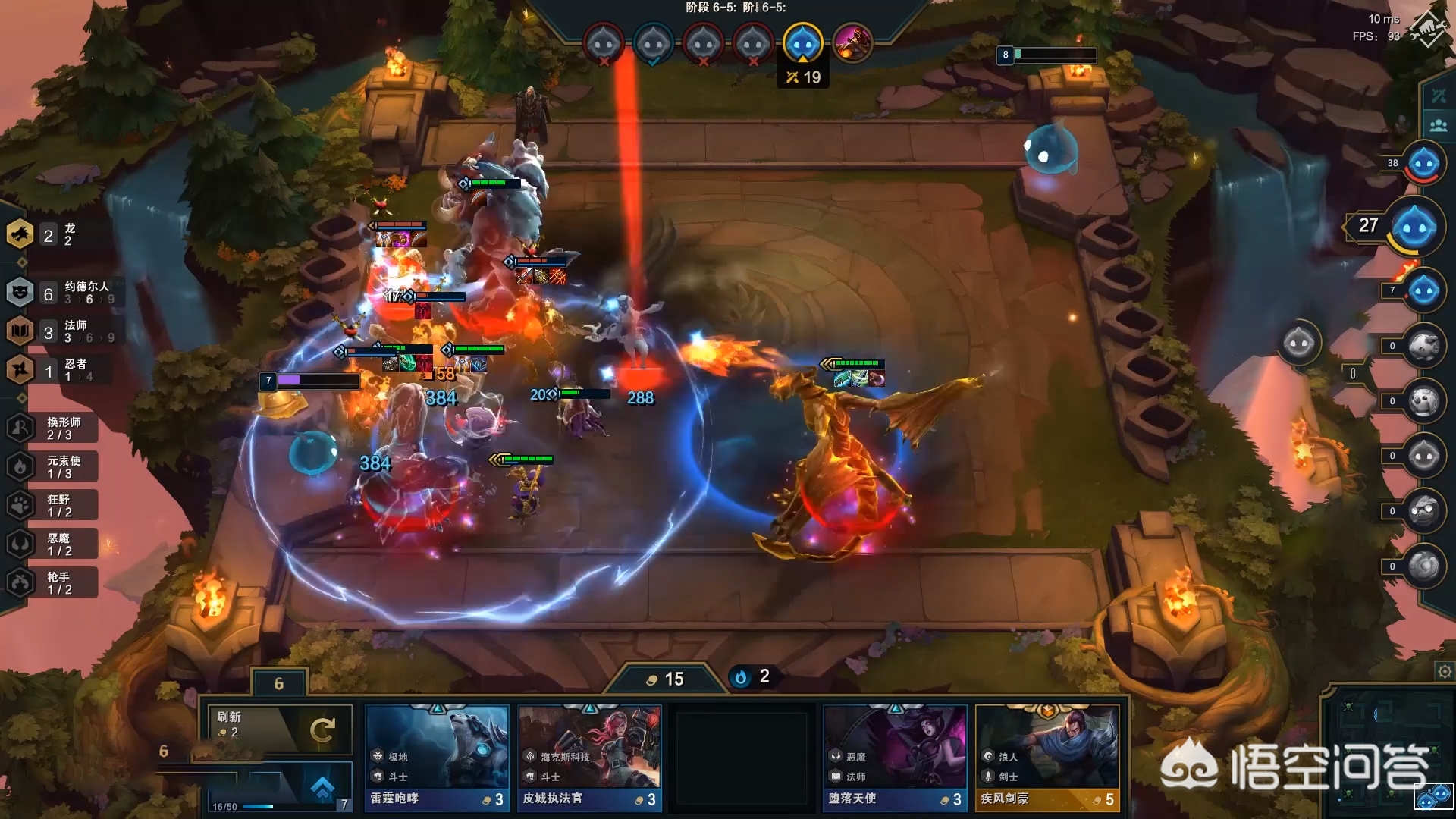Open the scoreboard players icon
Screen dimensions: 1456x819
coord(1439,125)
